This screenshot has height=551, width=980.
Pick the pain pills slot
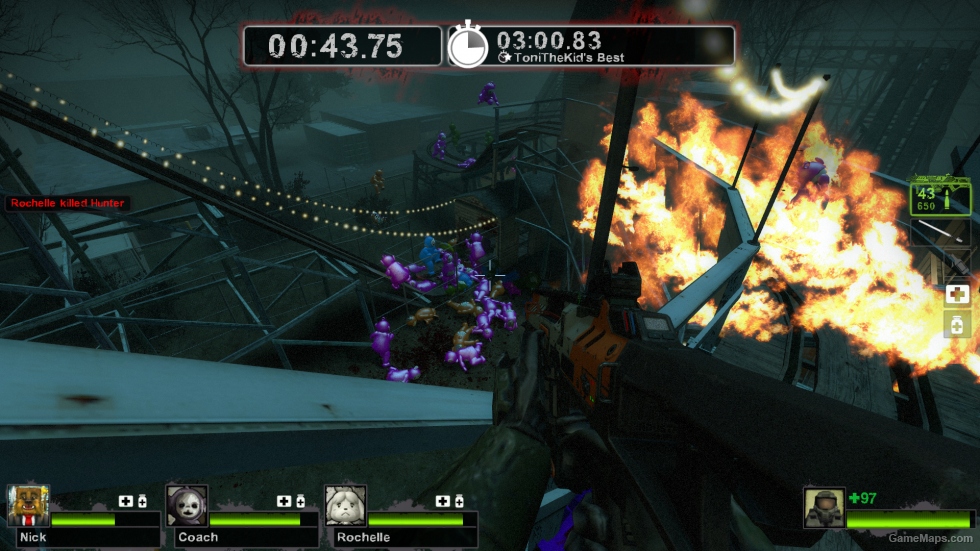pos(957,324)
